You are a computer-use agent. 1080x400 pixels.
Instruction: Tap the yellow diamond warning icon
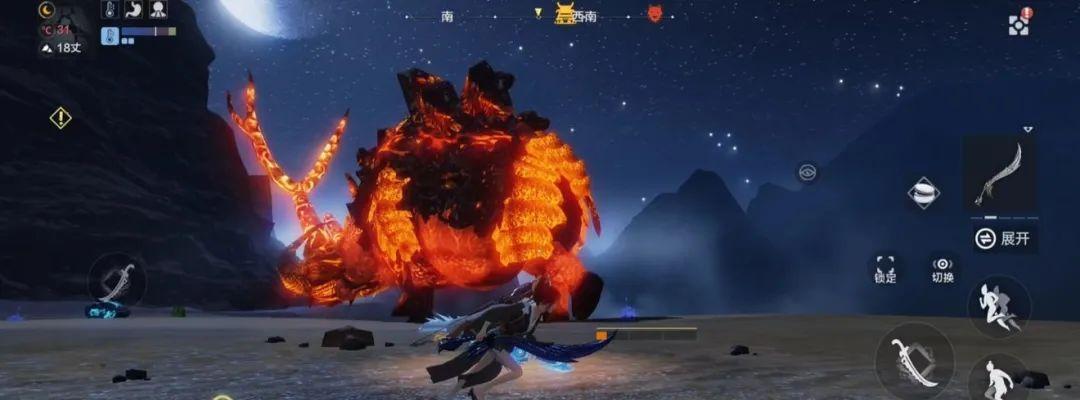pyautogui.click(x=61, y=118)
